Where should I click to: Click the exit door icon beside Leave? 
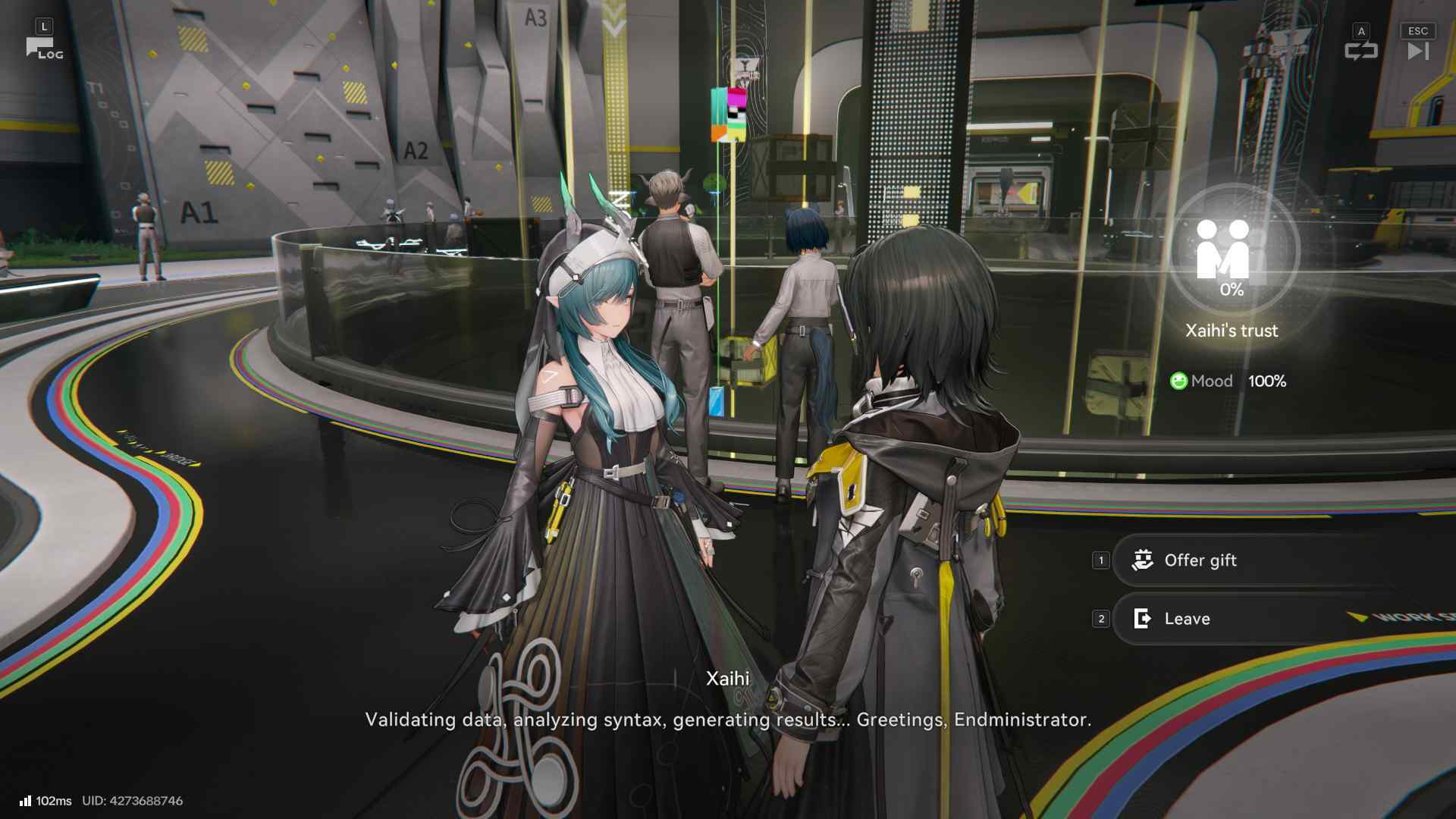point(1142,619)
